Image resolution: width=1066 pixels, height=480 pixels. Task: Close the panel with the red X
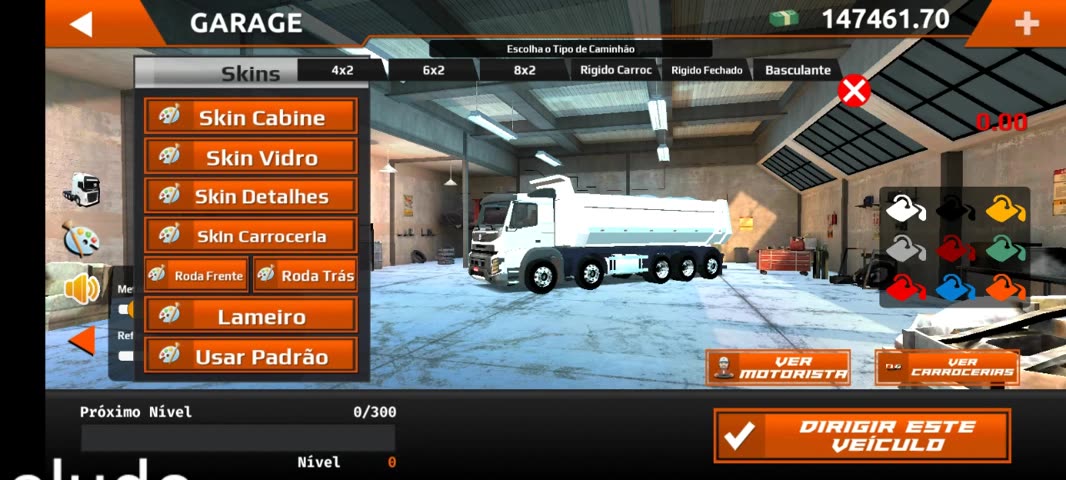point(853,91)
